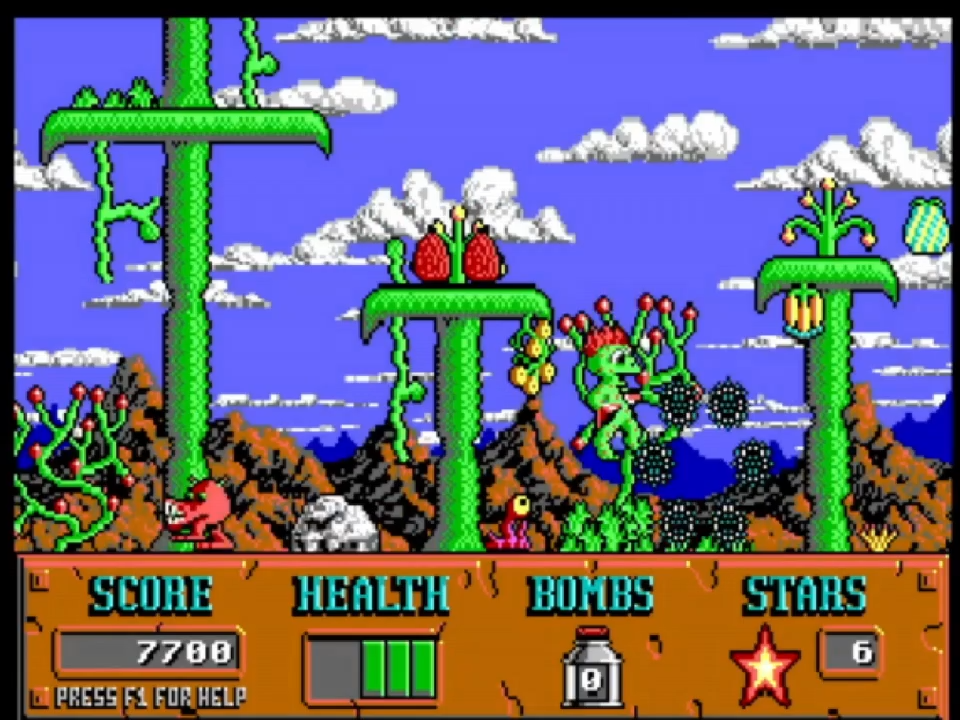Image resolution: width=960 pixels, height=720 pixels.
Task: Click the bomb canister icon
Action: click(x=591, y=667)
